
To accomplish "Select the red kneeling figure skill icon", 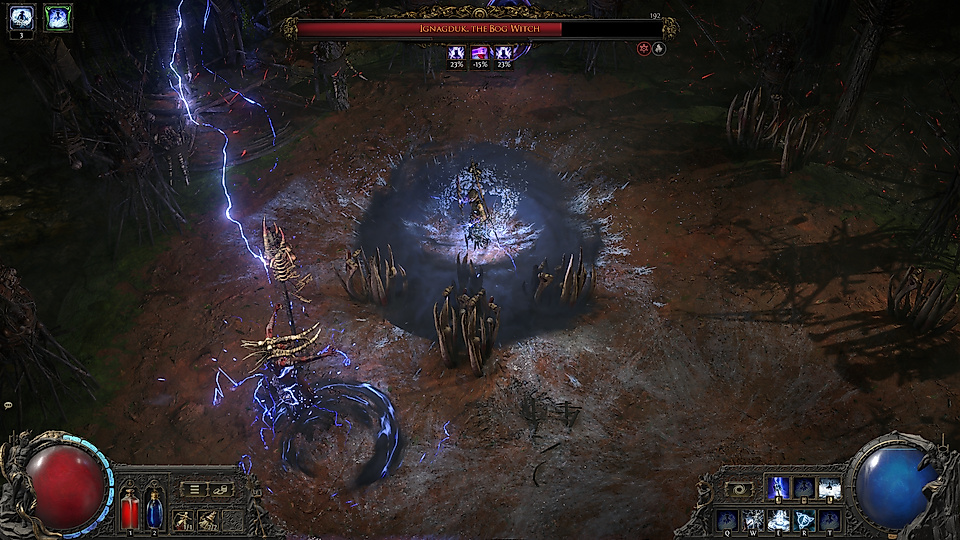I will (183, 519).
